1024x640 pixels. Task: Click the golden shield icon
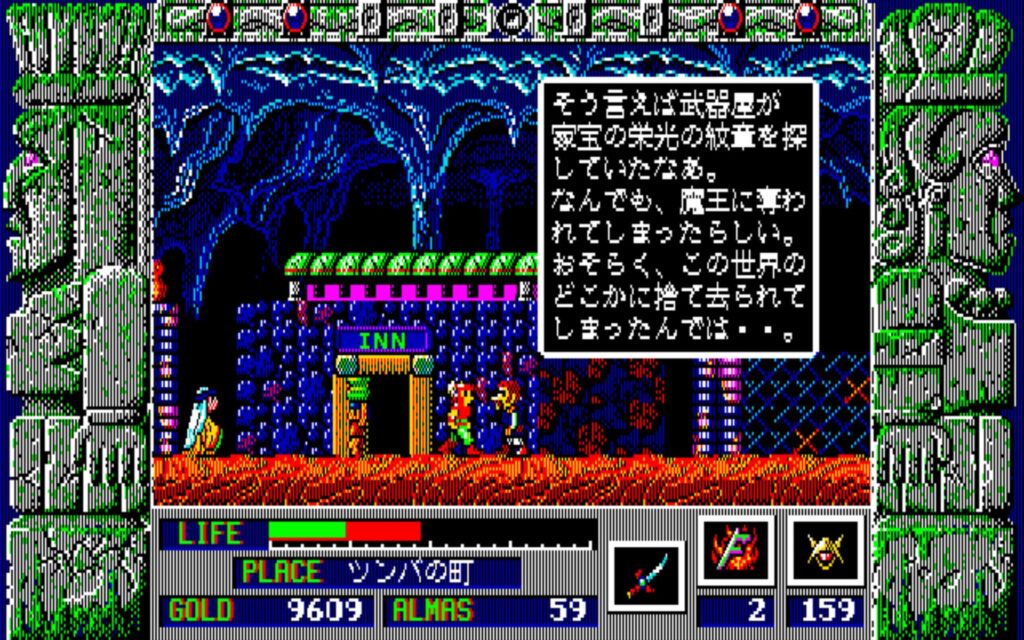(x=826, y=551)
